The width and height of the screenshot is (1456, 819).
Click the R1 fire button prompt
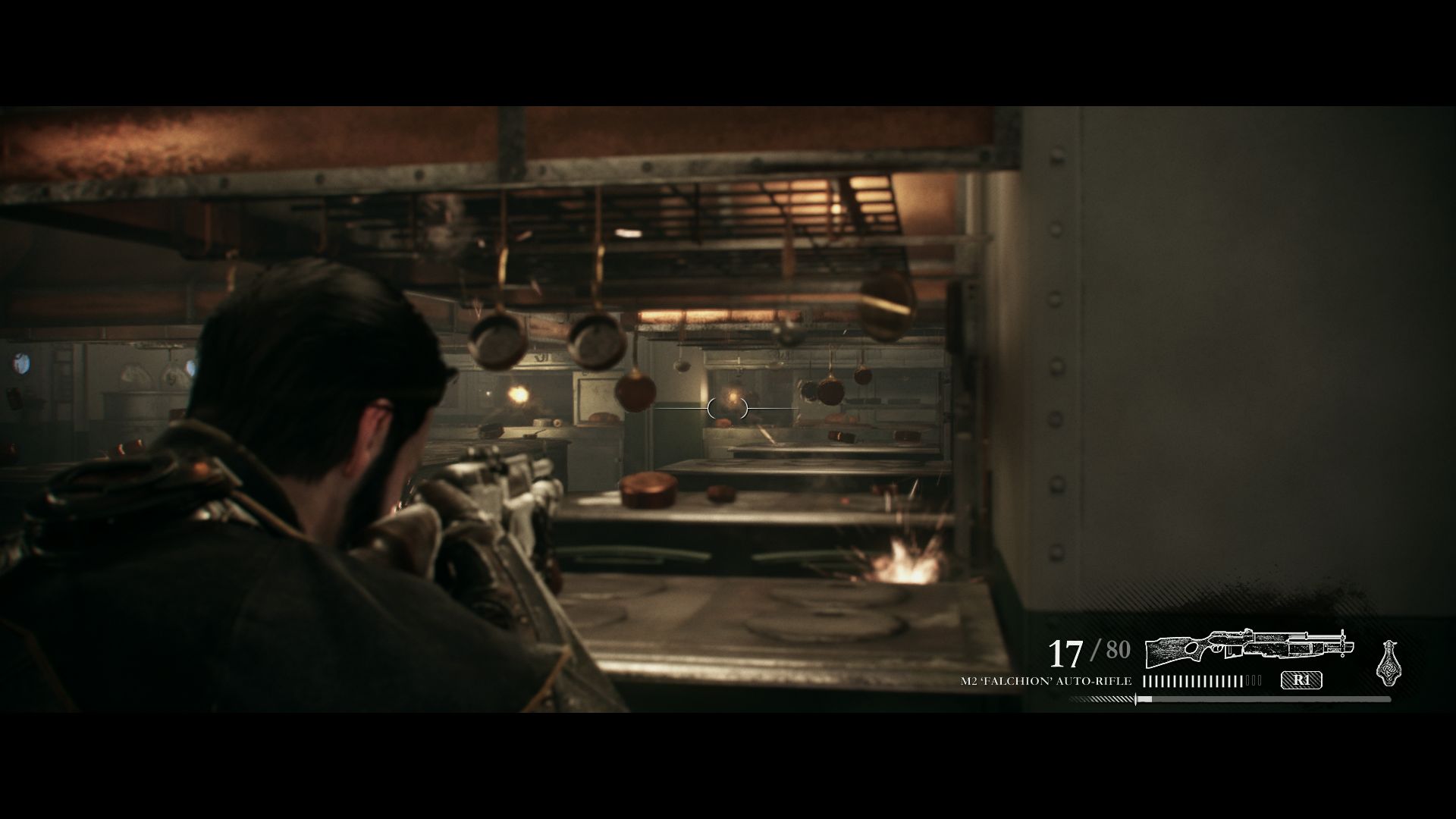[x=1302, y=680]
